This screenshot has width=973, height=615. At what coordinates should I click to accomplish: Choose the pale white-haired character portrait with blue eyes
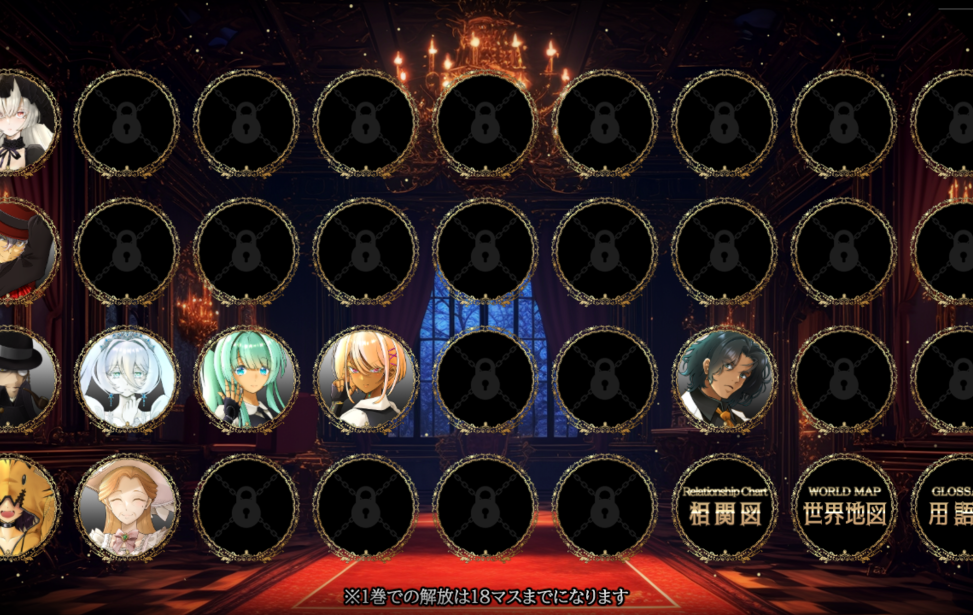tap(127, 380)
